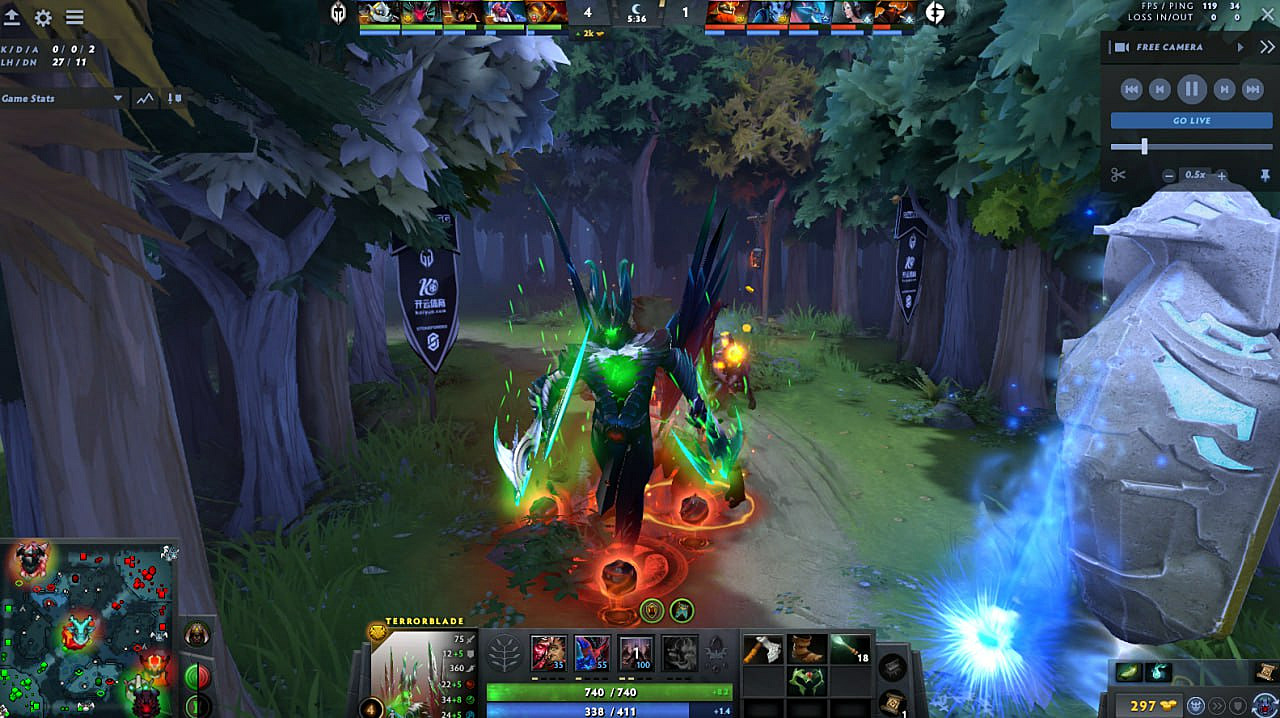1280x718 pixels.
Task: Open the settings gear menu
Action: click(x=44, y=18)
